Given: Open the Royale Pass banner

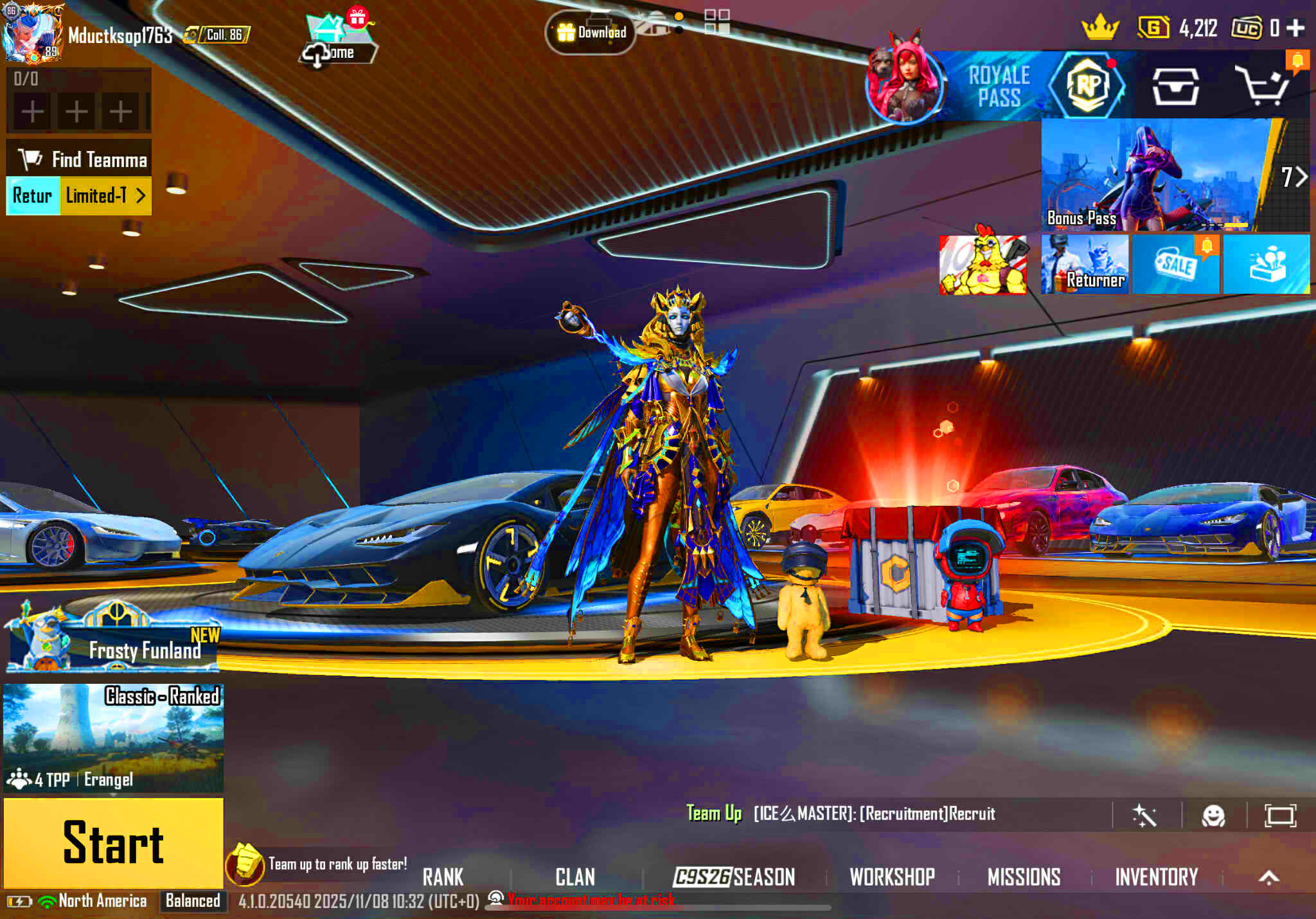Looking at the screenshot, I should [x=1000, y=86].
